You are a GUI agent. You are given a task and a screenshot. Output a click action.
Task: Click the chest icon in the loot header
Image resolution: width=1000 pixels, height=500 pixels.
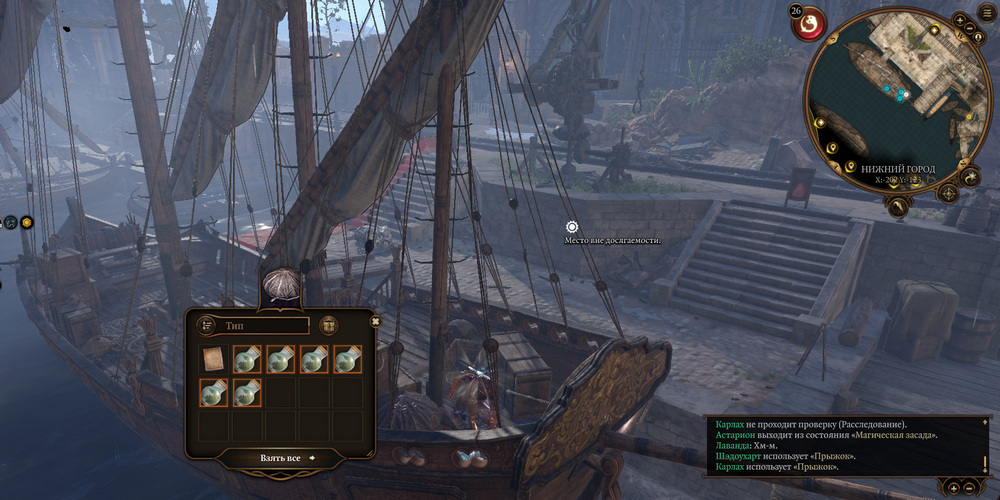[328, 325]
